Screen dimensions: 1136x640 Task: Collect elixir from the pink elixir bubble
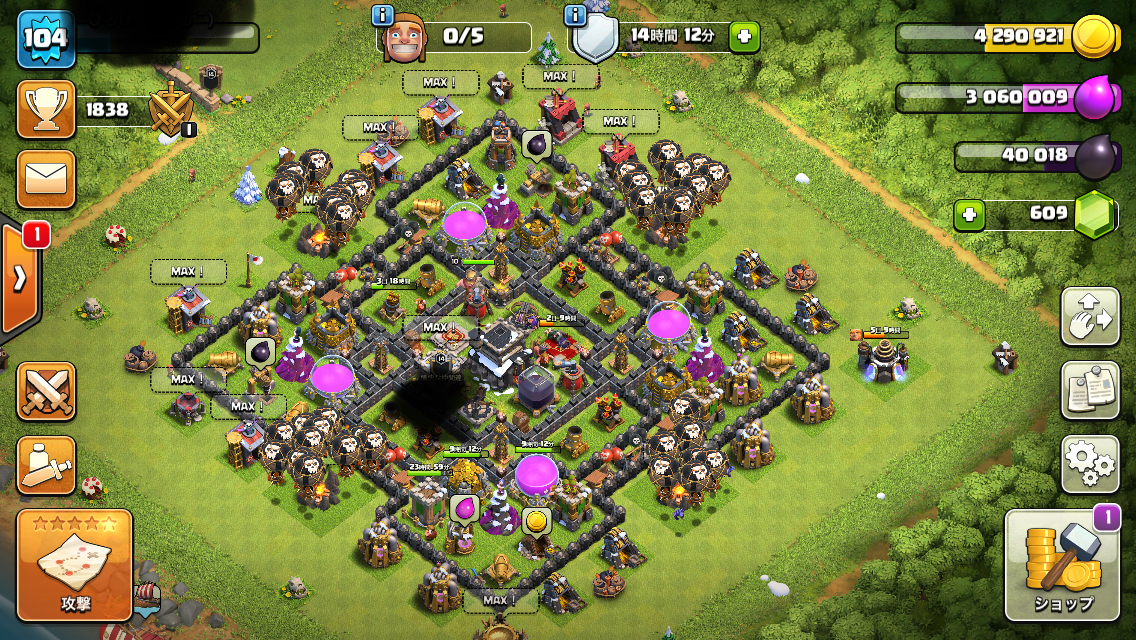pyautogui.click(x=464, y=508)
